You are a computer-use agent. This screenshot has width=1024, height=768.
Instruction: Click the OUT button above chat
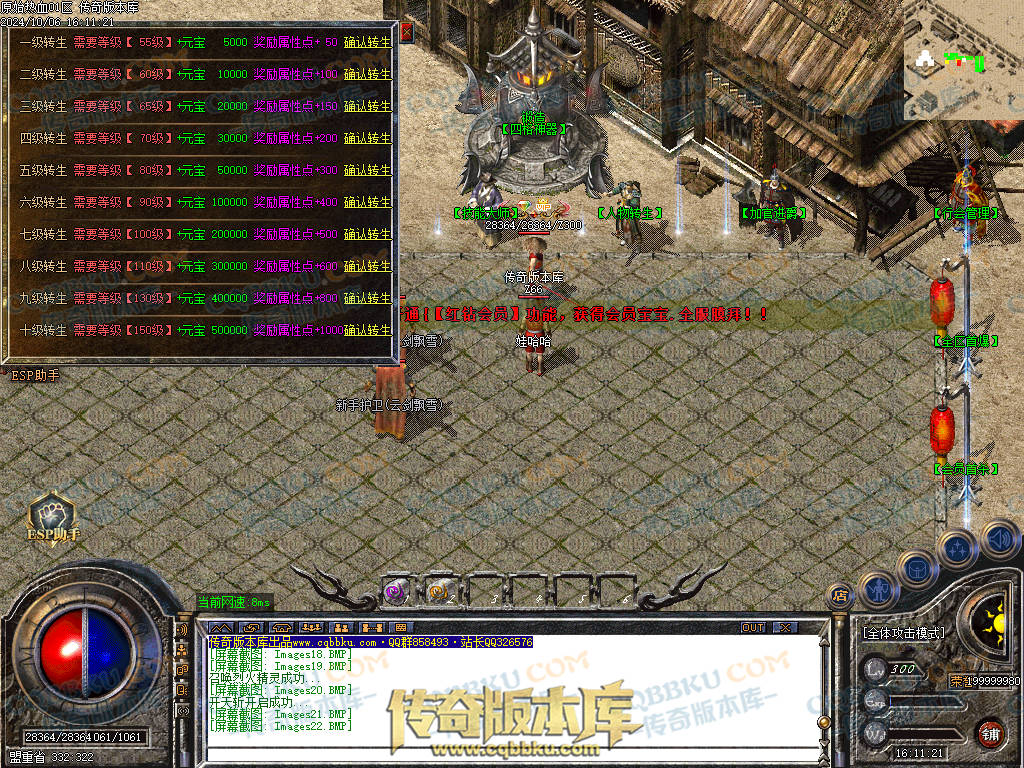[753, 627]
